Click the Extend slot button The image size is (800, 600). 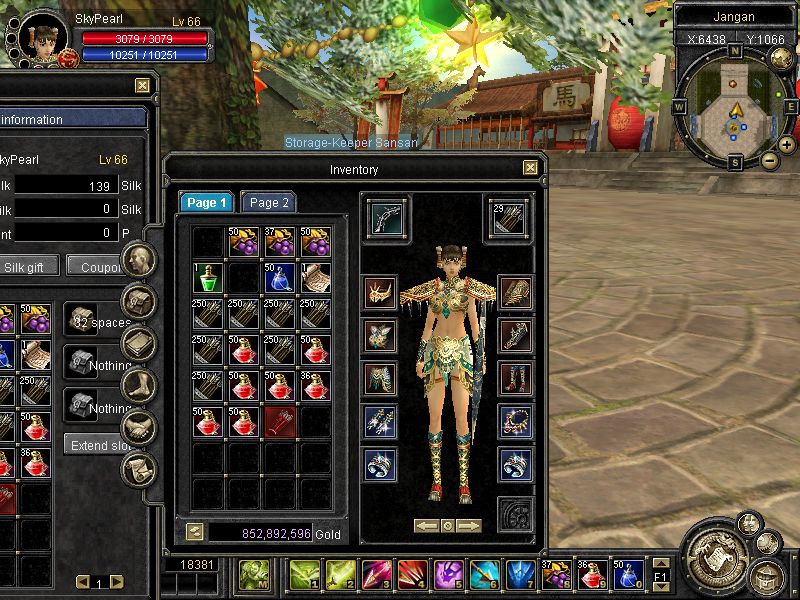[98, 444]
